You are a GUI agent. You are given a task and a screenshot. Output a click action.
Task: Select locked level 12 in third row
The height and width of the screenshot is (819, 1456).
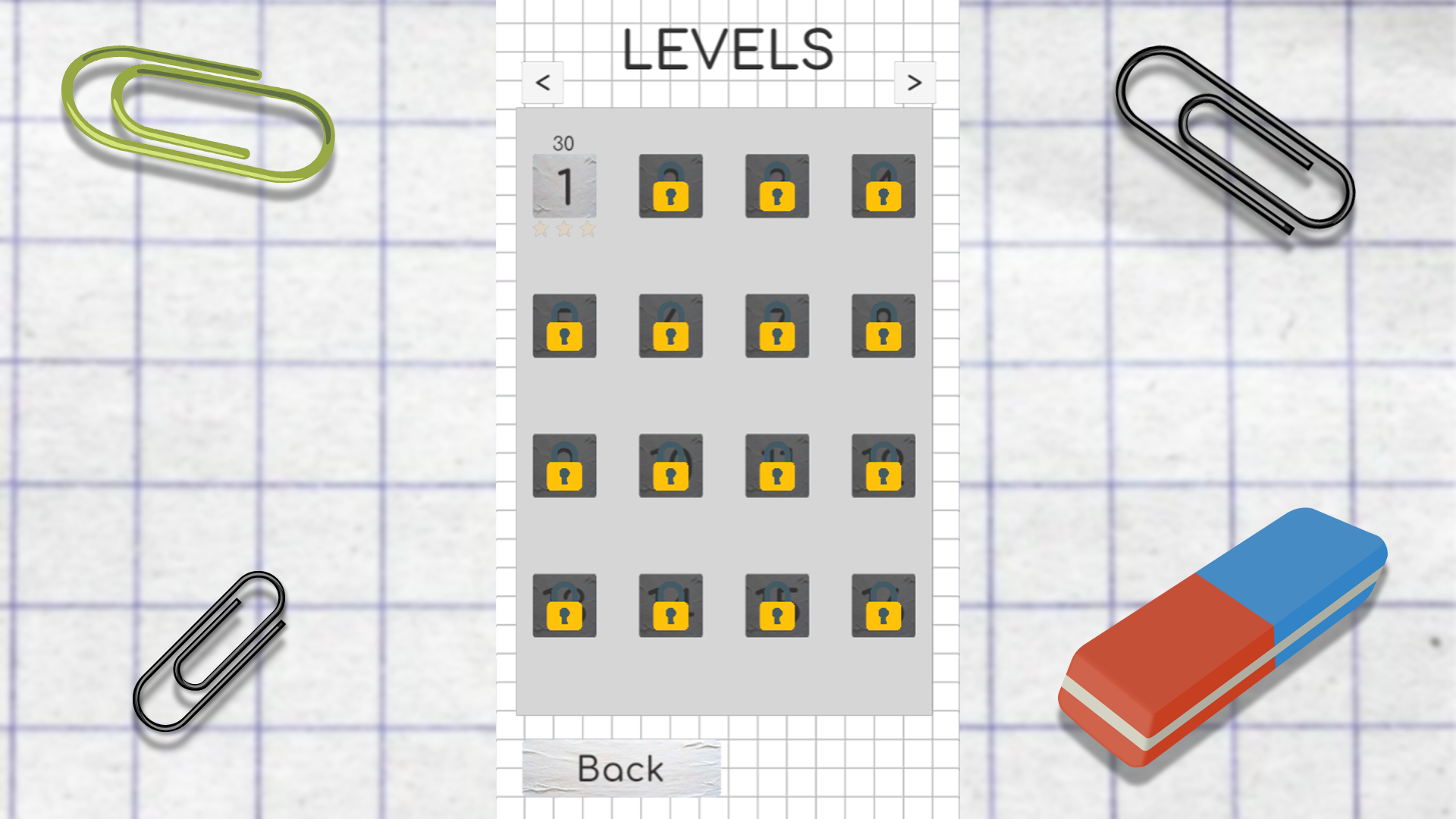(x=883, y=466)
